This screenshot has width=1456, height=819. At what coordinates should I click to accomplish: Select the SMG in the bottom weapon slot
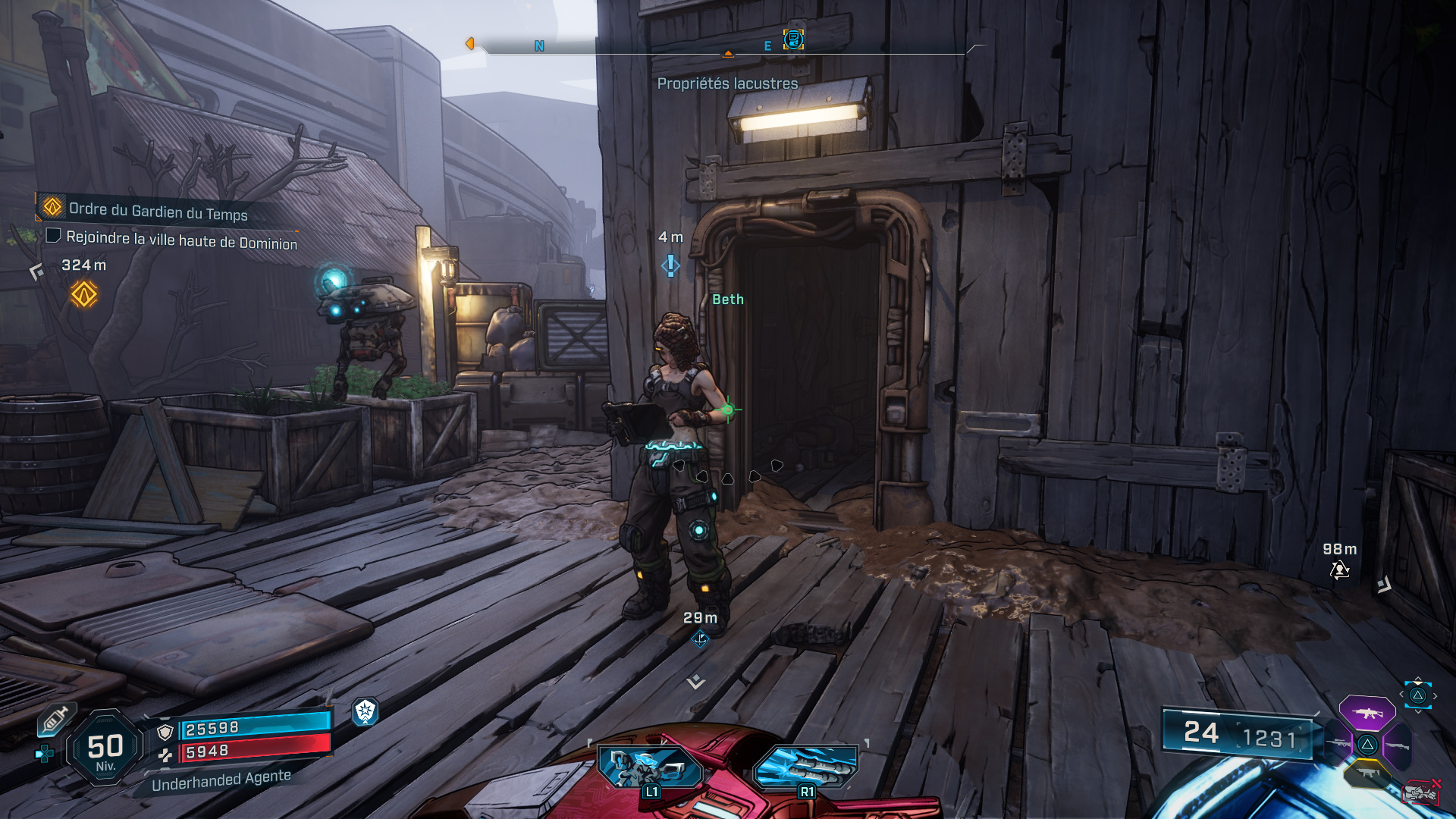(1368, 773)
